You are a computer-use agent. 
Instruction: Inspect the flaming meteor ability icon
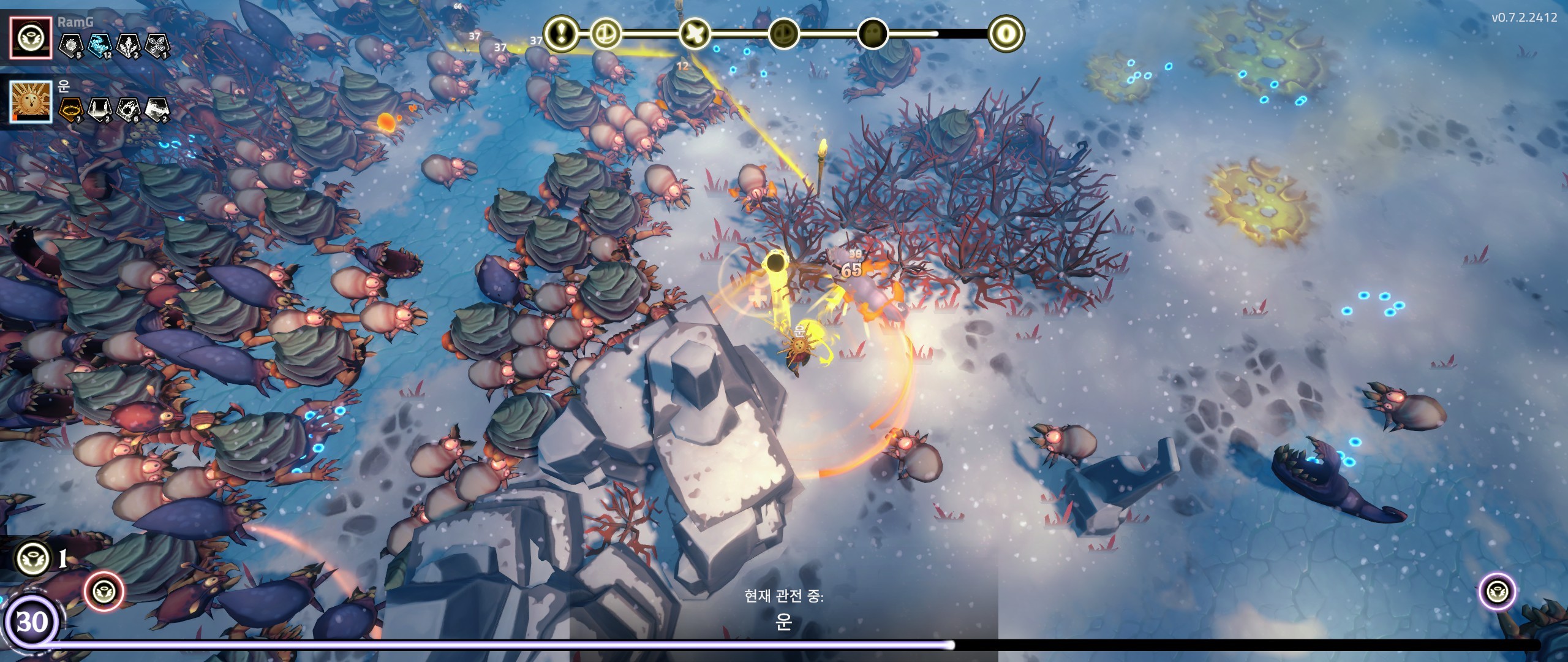click(129, 109)
